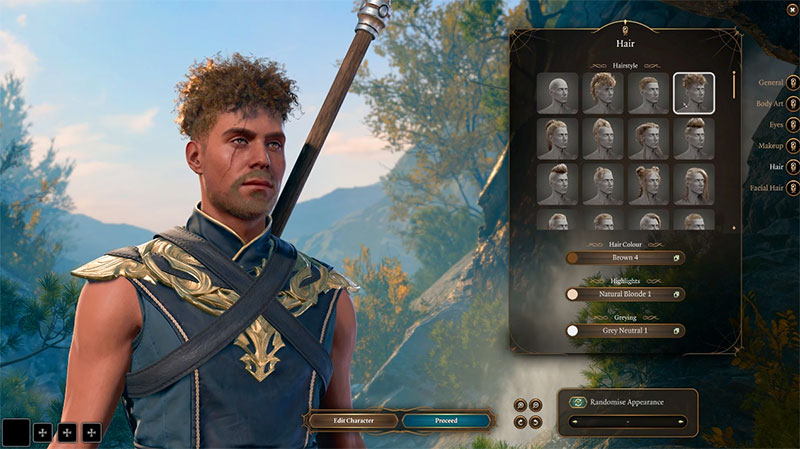
Task: Change the Highlights Natural Blonde 1 selector
Action: (625, 295)
